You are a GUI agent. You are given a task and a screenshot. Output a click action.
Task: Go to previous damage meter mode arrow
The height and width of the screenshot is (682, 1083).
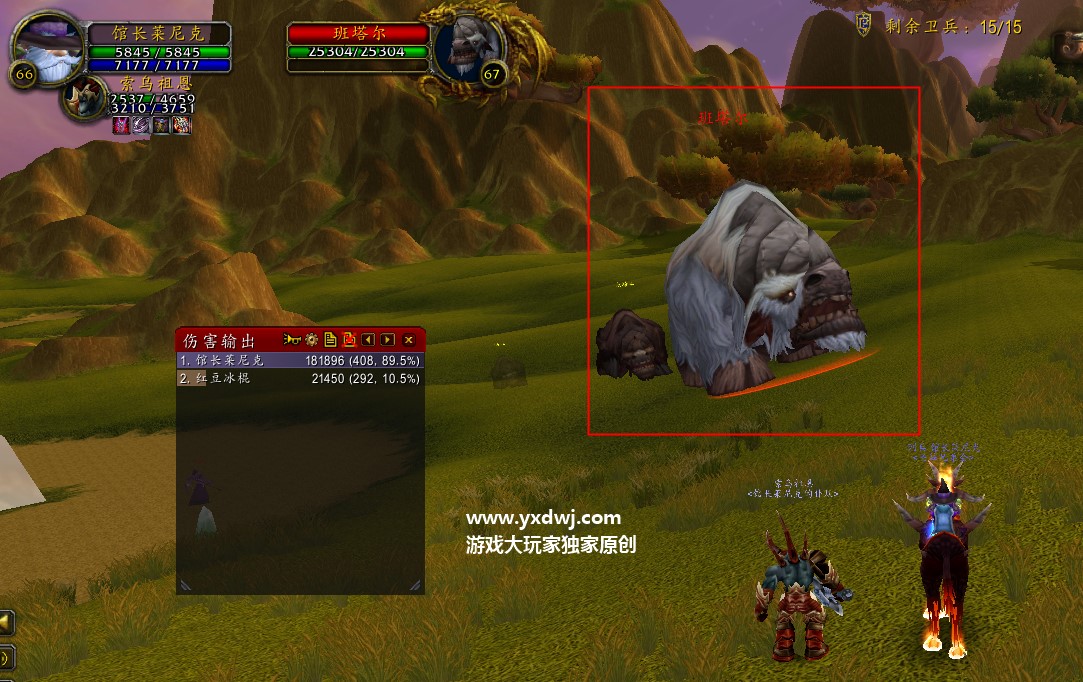(368, 340)
